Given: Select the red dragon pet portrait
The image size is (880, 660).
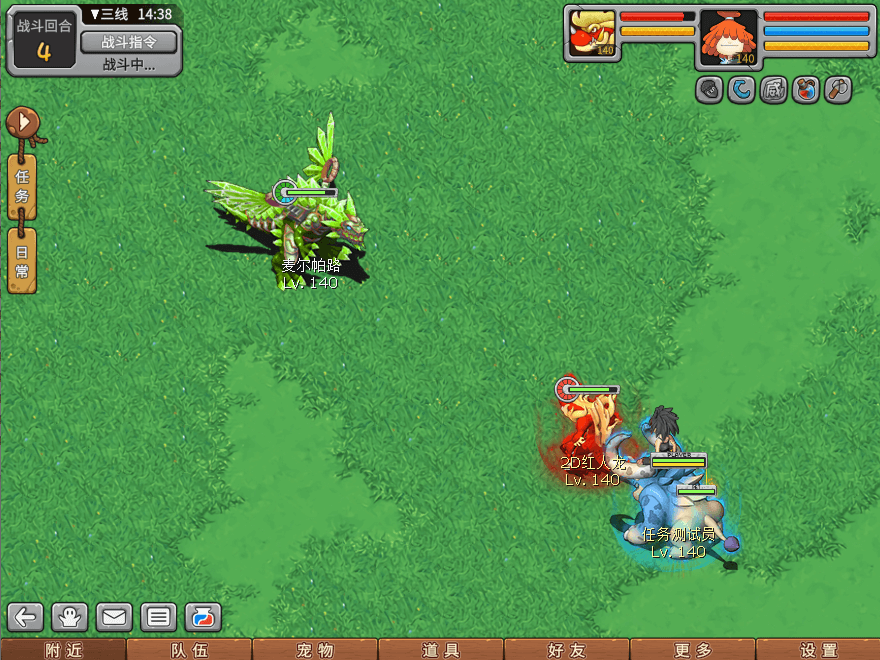Looking at the screenshot, I should (592, 33).
